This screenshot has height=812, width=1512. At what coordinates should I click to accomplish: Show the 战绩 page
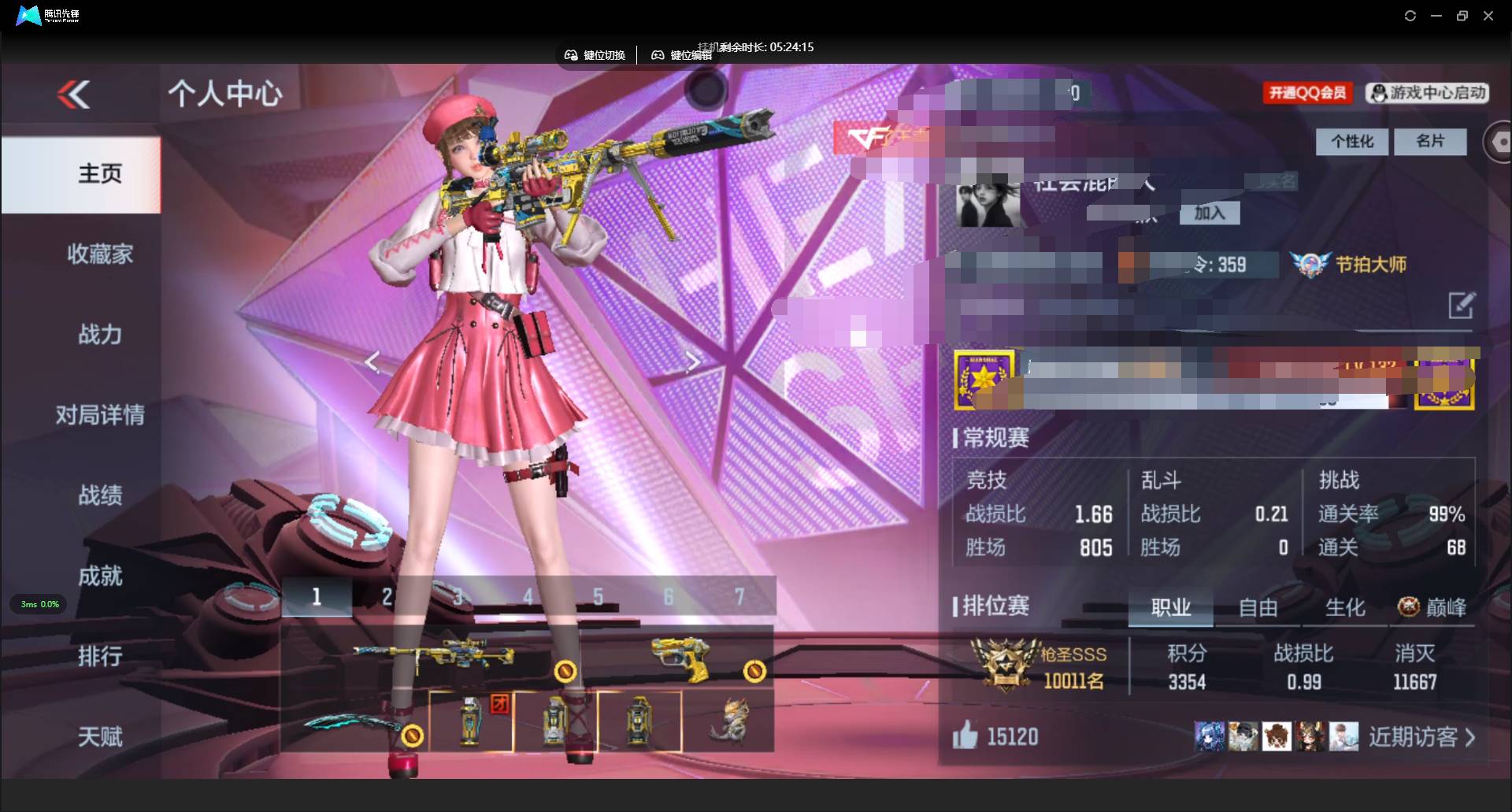pos(99,495)
